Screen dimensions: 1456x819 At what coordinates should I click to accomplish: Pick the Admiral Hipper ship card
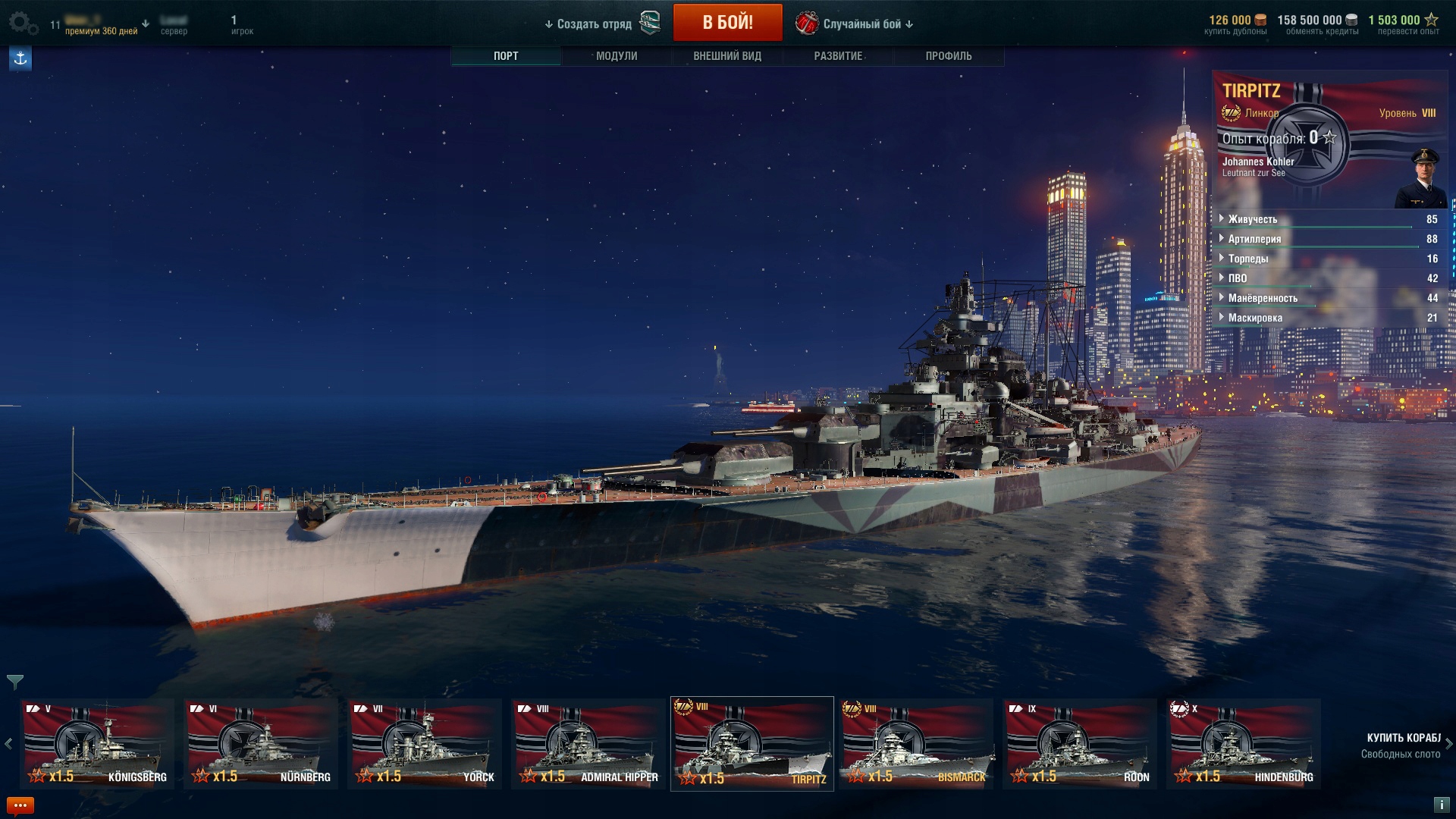tap(588, 743)
